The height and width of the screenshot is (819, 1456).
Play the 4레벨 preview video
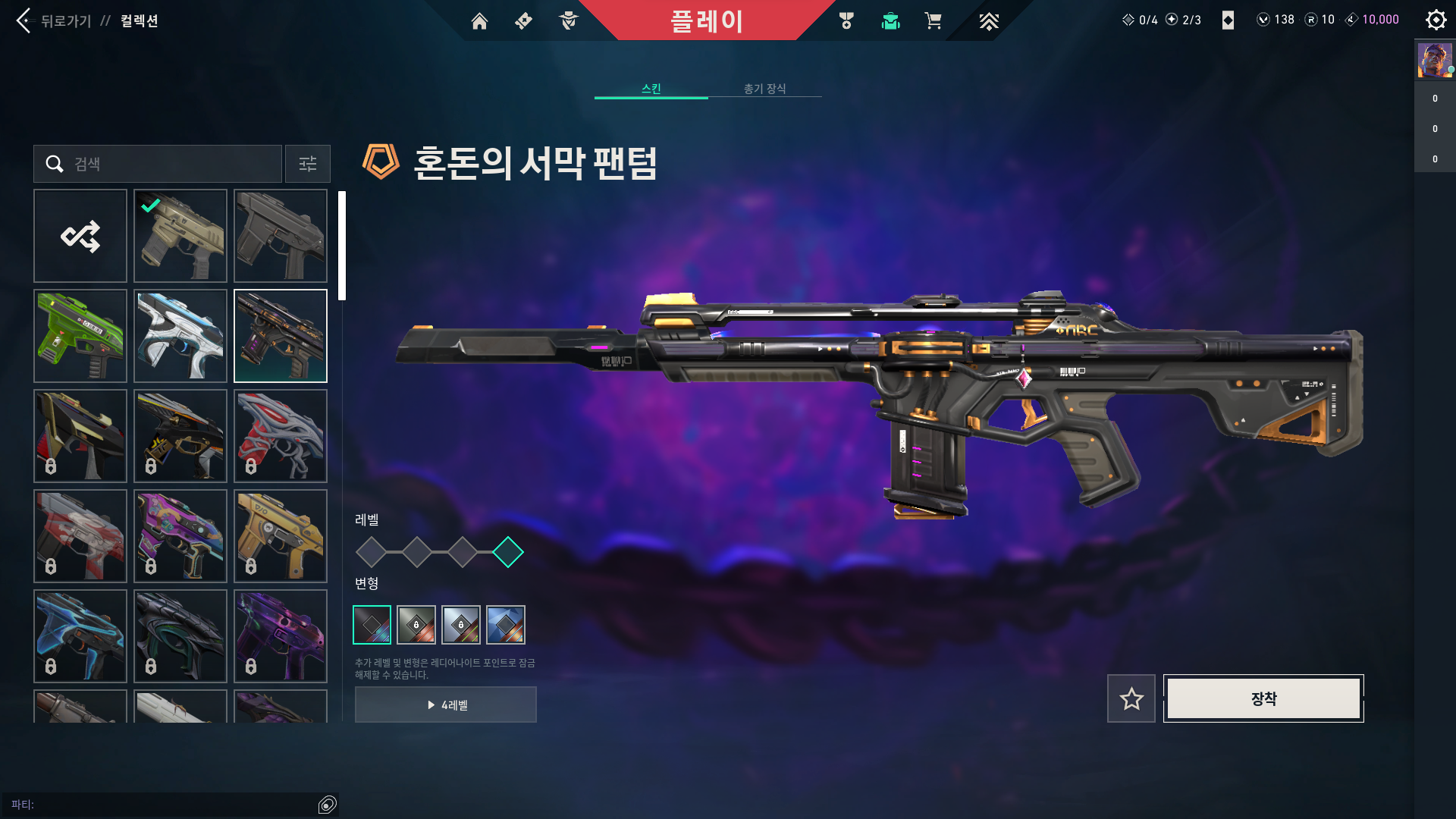coord(446,704)
